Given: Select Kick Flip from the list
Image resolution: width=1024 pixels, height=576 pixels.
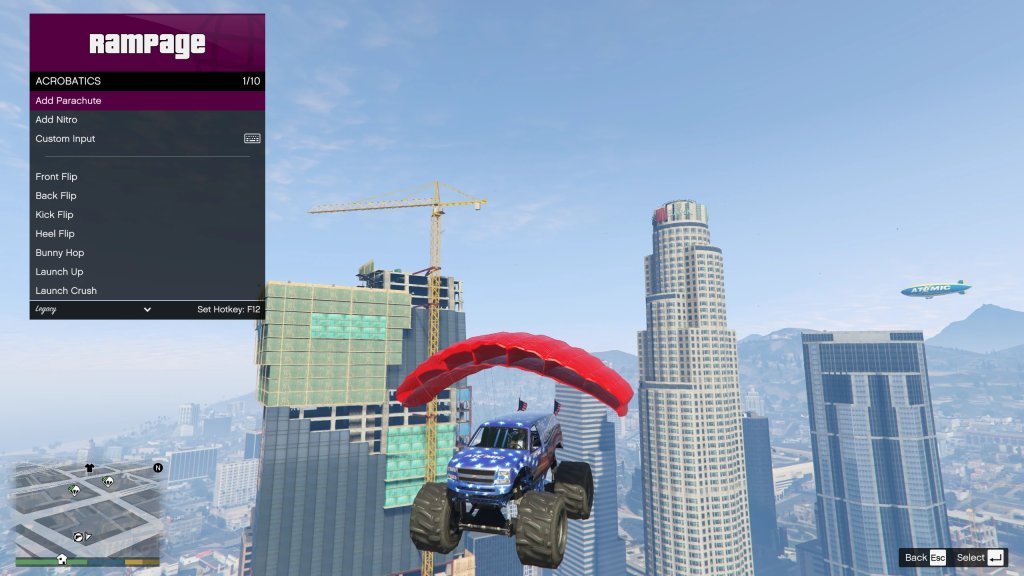Looking at the screenshot, I should click(147, 215).
